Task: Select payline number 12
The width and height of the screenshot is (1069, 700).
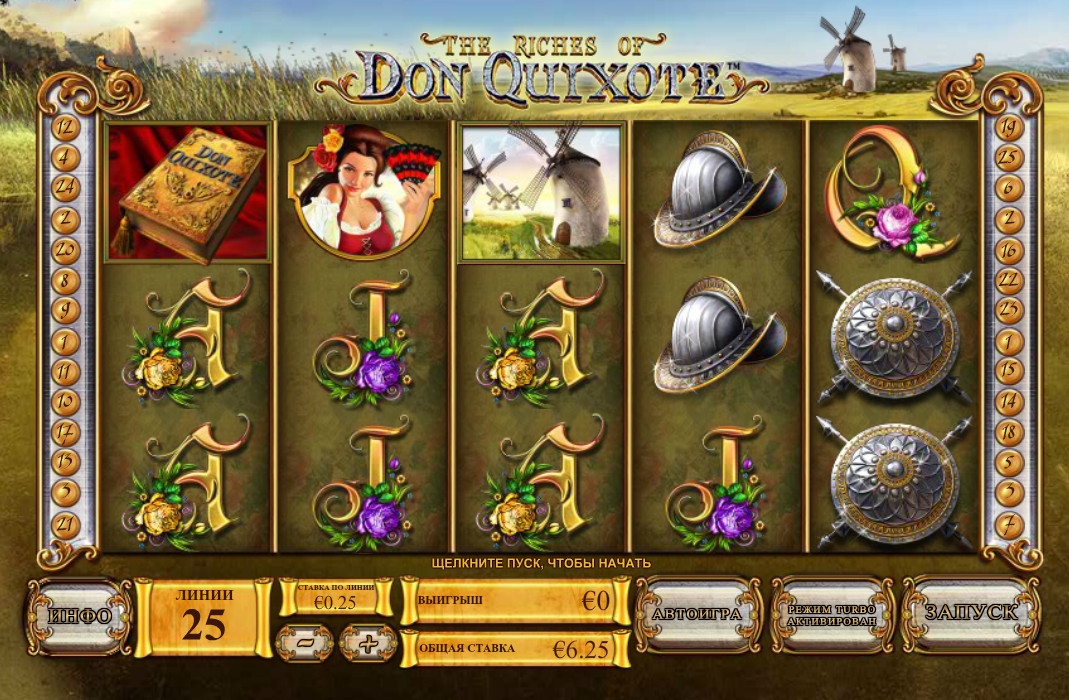Action: 65,127
